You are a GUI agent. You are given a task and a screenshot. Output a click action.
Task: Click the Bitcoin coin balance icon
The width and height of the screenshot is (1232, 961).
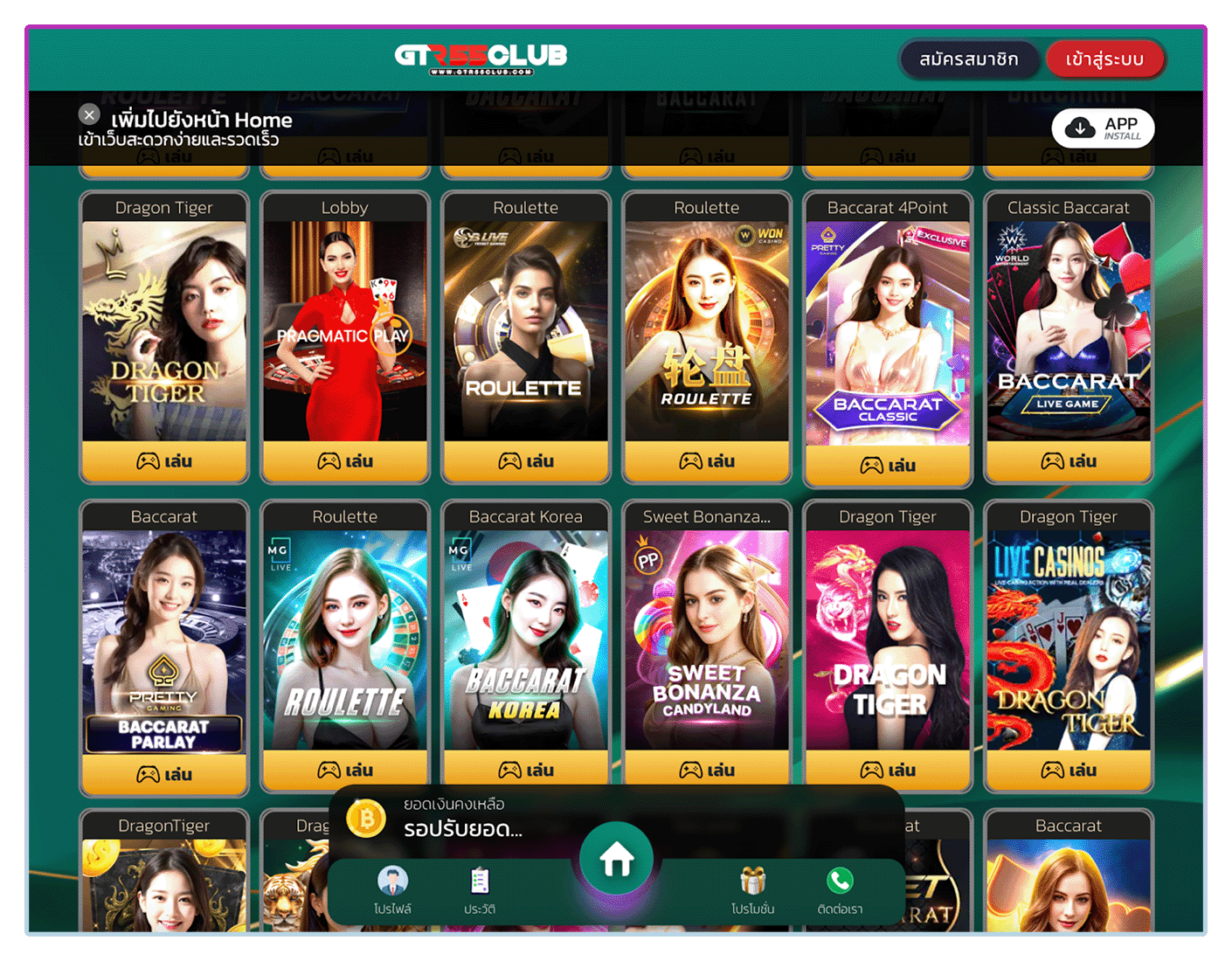point(367,819)
